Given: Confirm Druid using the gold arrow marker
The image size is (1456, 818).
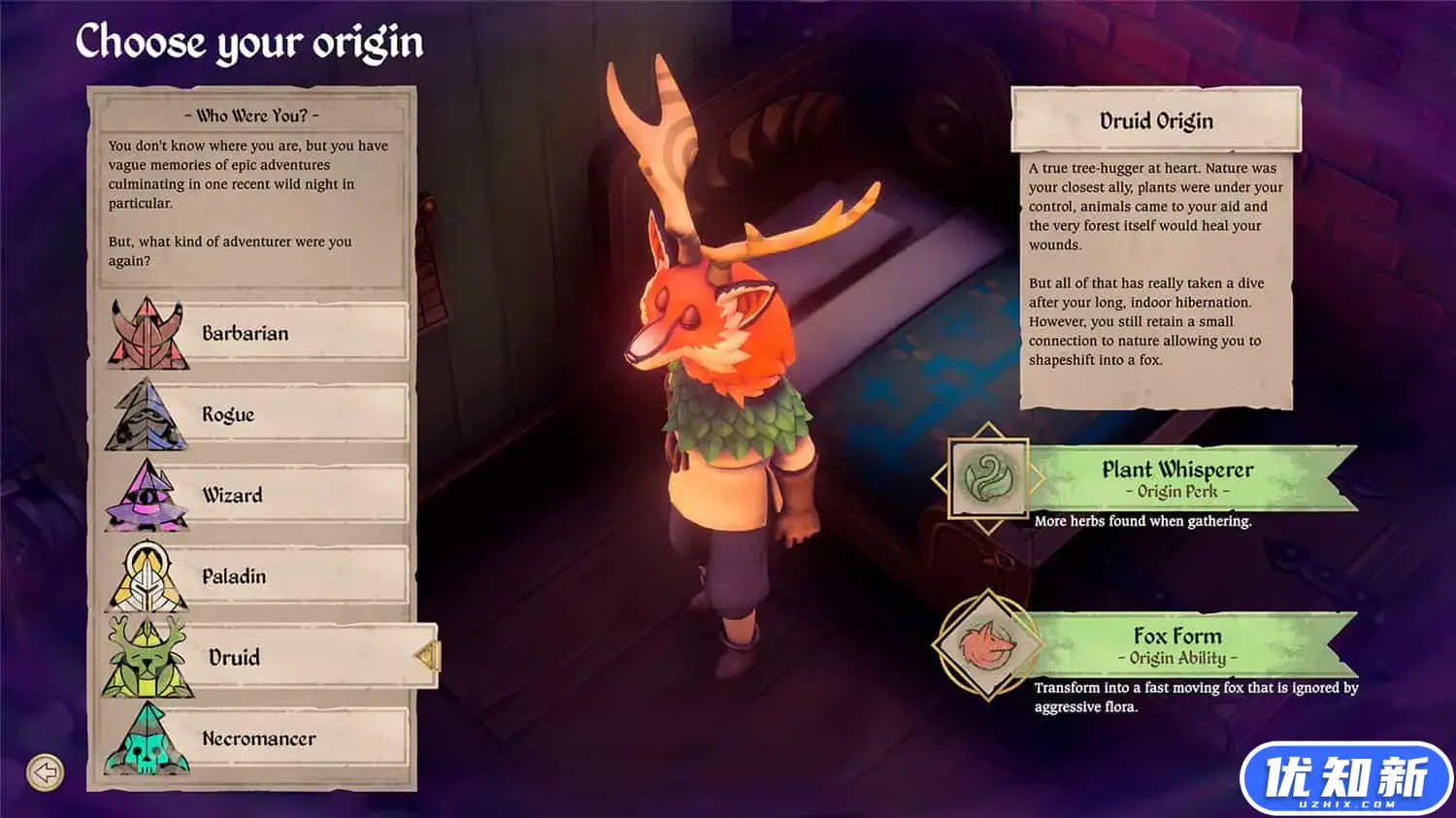Looking at the screenshot, I should tap(427, 657).
